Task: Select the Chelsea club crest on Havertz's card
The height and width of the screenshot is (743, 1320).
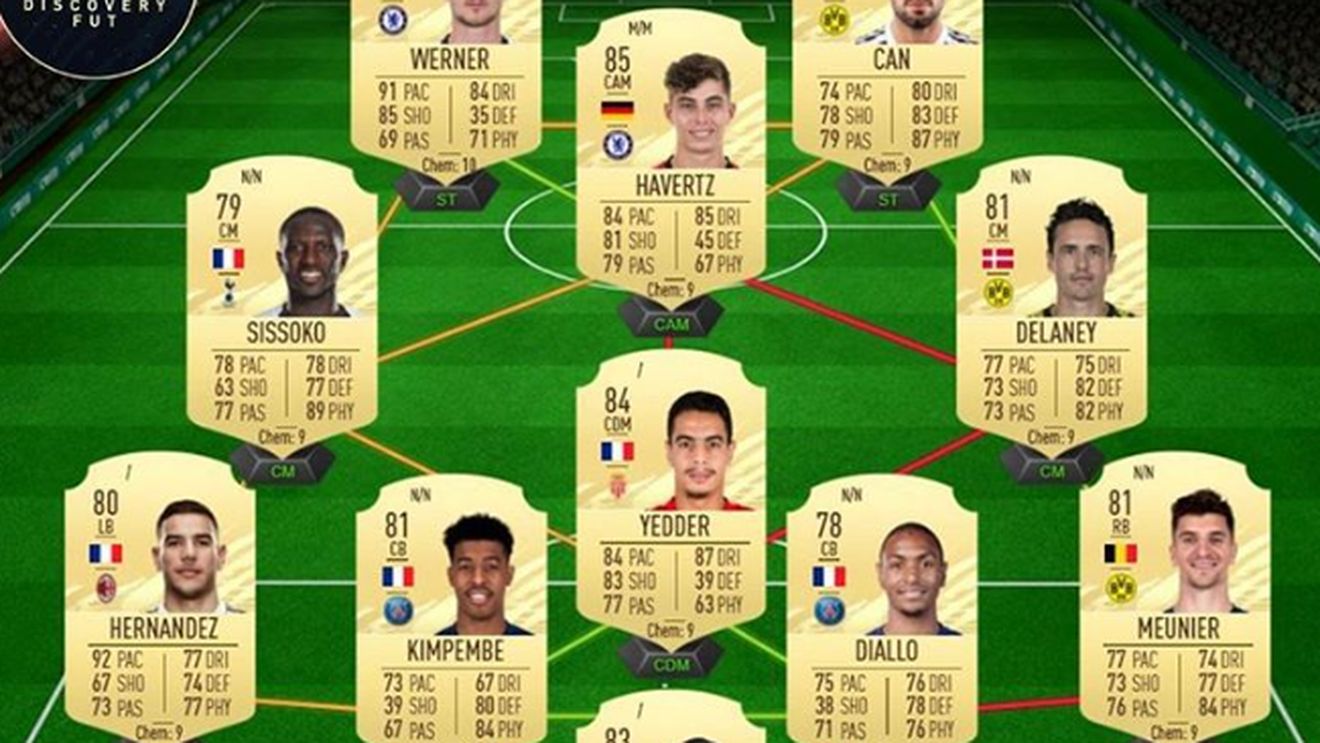Action: 617,144
